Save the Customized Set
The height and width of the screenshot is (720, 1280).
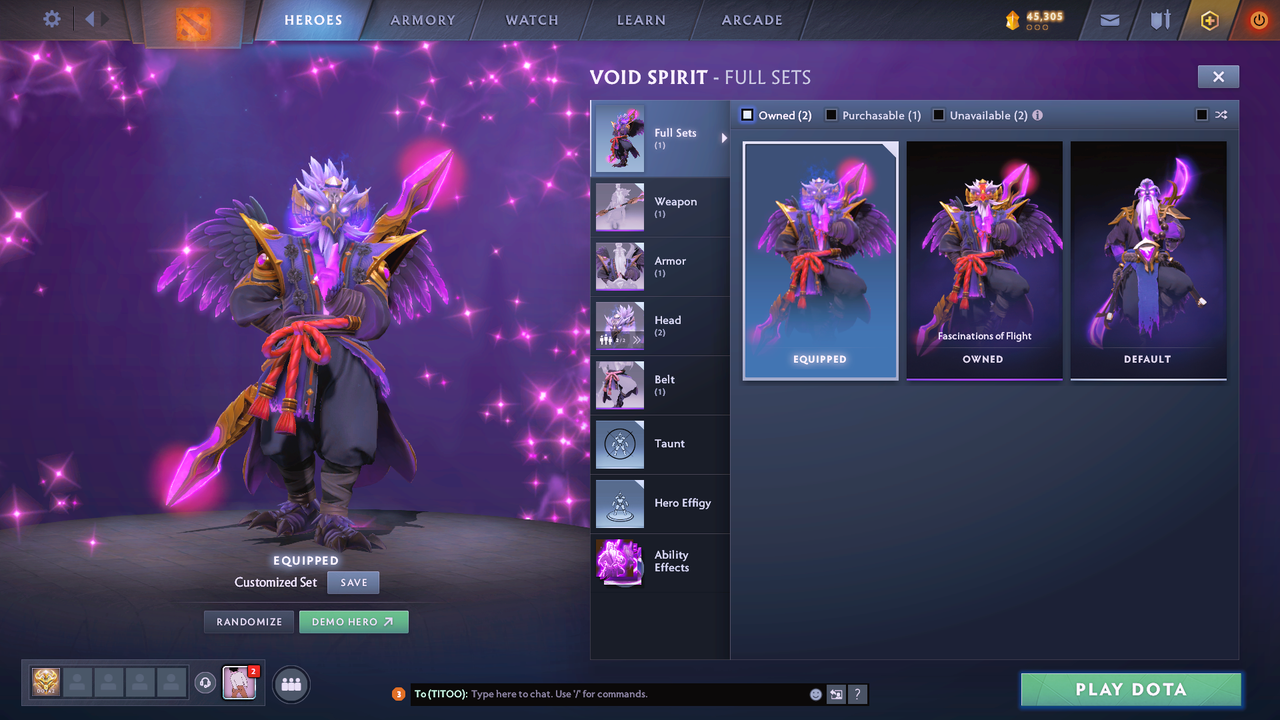click(x=353, y=582)
